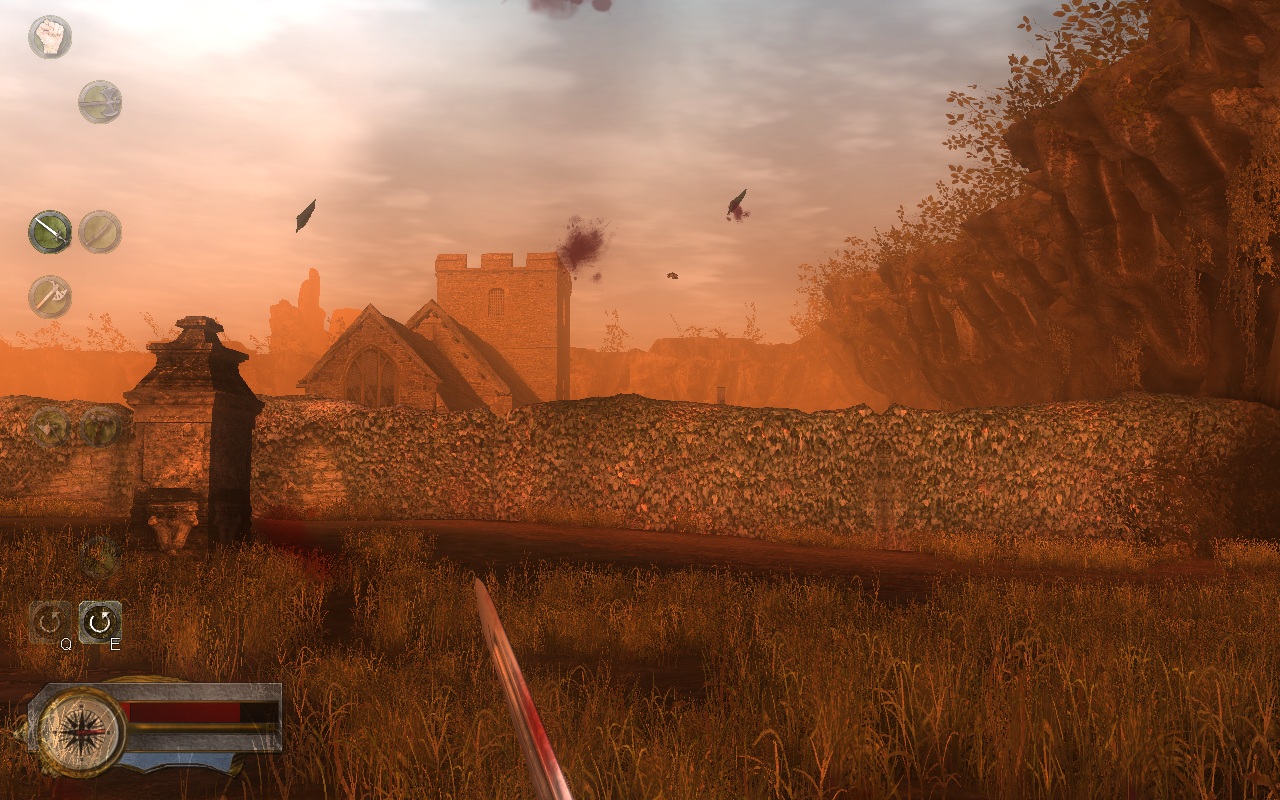Select the pickaxe weapon icon
1280x800 pixels.
[48, 296]
